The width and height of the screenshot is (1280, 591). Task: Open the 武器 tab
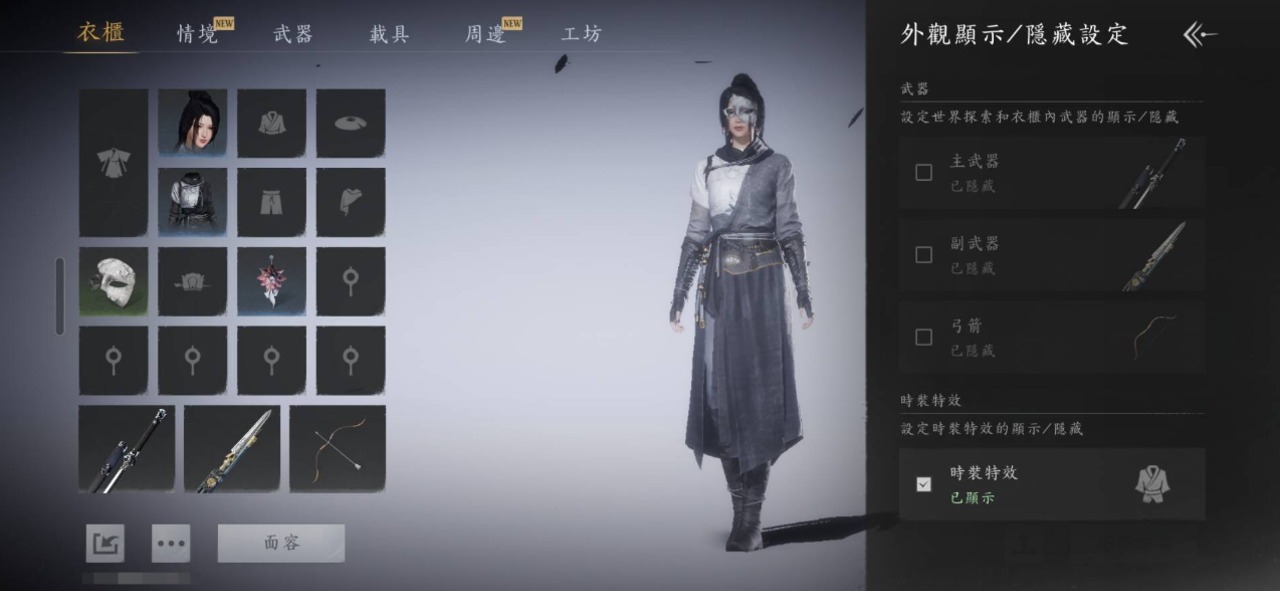click(x=293, y=33)
